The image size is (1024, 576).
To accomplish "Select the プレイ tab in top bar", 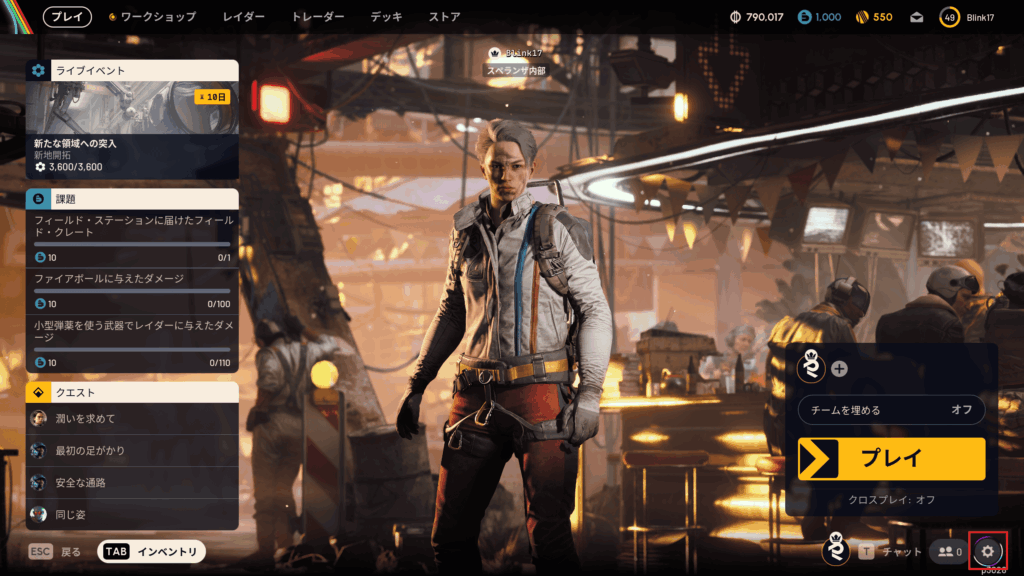I will coord(67,17).
